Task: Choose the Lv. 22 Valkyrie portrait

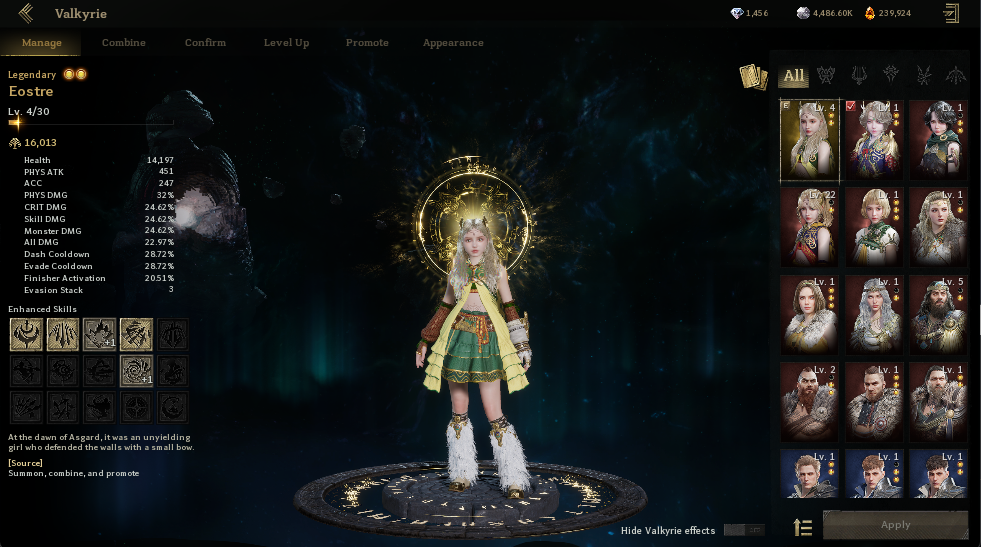Action: (810, 227)
